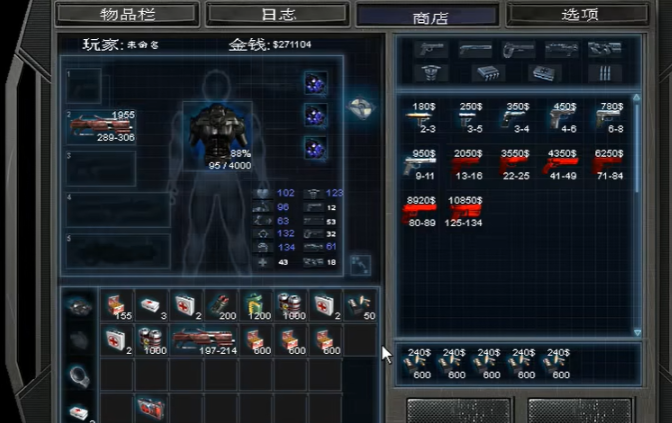Viewport: 672px width, 423px height.
Task: Select the 8920$ red pistol
Action: click(422, 212)
